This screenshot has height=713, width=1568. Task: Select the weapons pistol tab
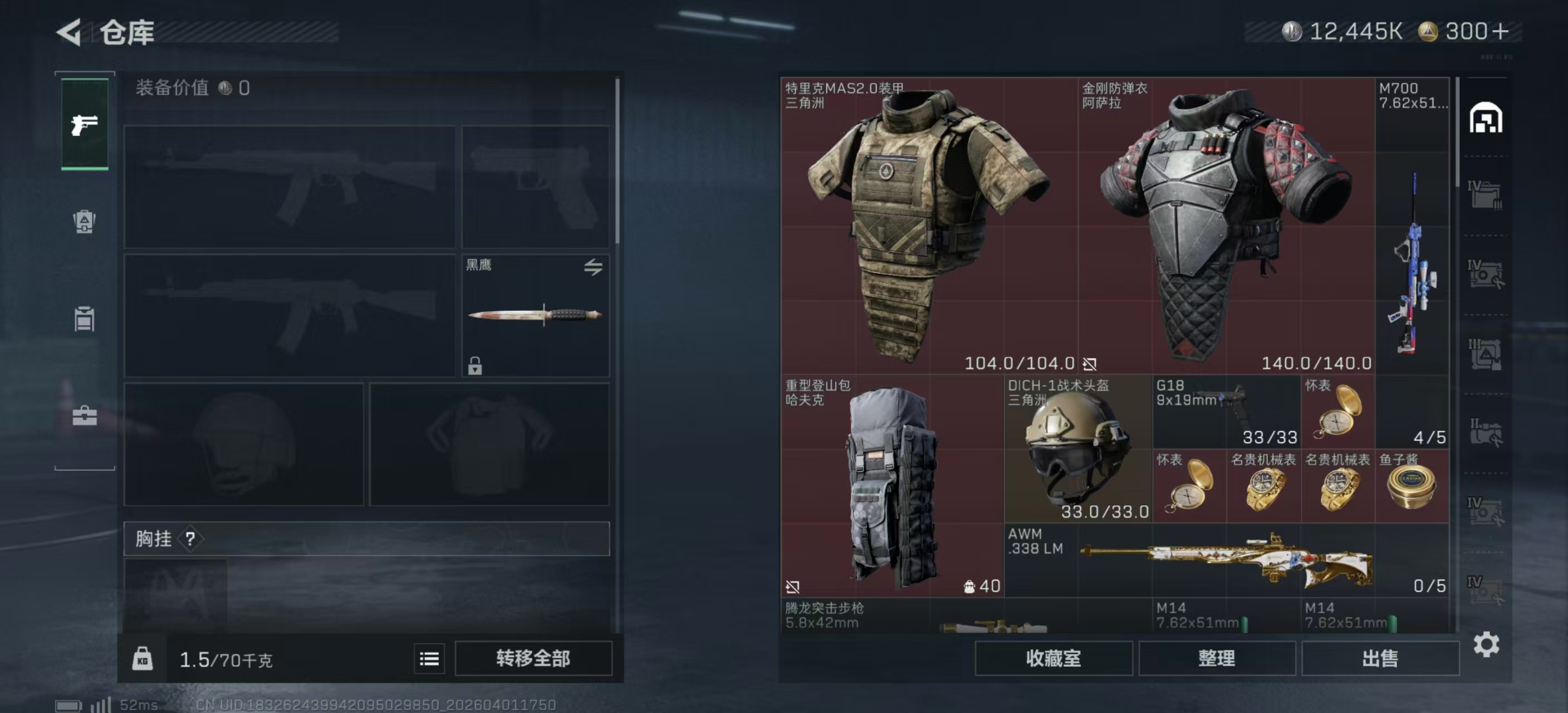coord(85,125)
